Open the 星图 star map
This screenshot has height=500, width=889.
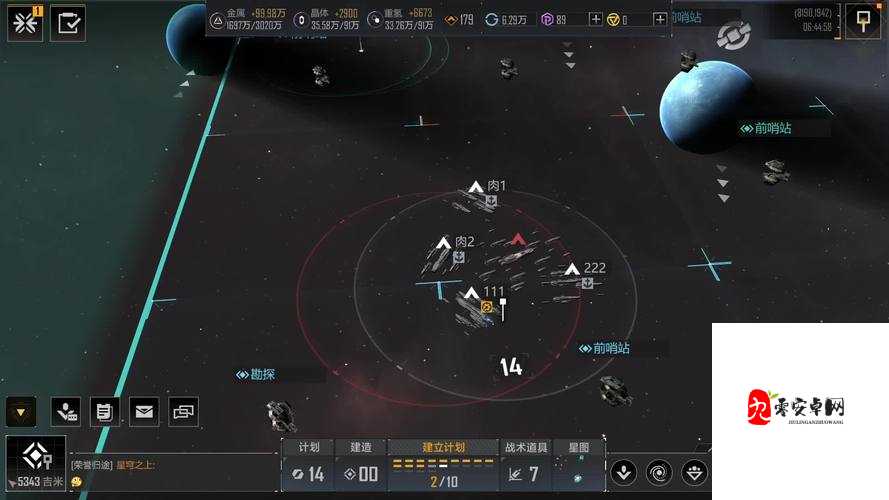coord(579,466)
